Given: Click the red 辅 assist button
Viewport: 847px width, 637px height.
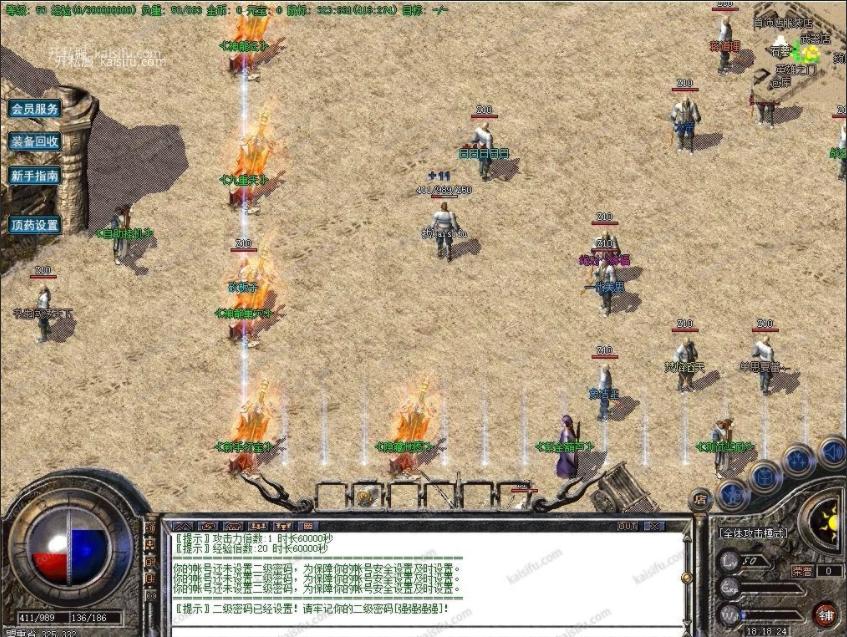Looking at the screenshot, I should 825,613.
